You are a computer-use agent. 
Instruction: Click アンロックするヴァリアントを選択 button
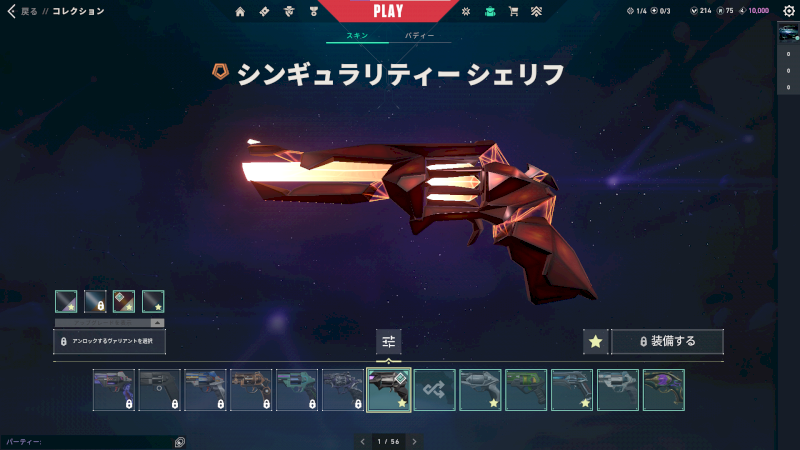[109, 341]
